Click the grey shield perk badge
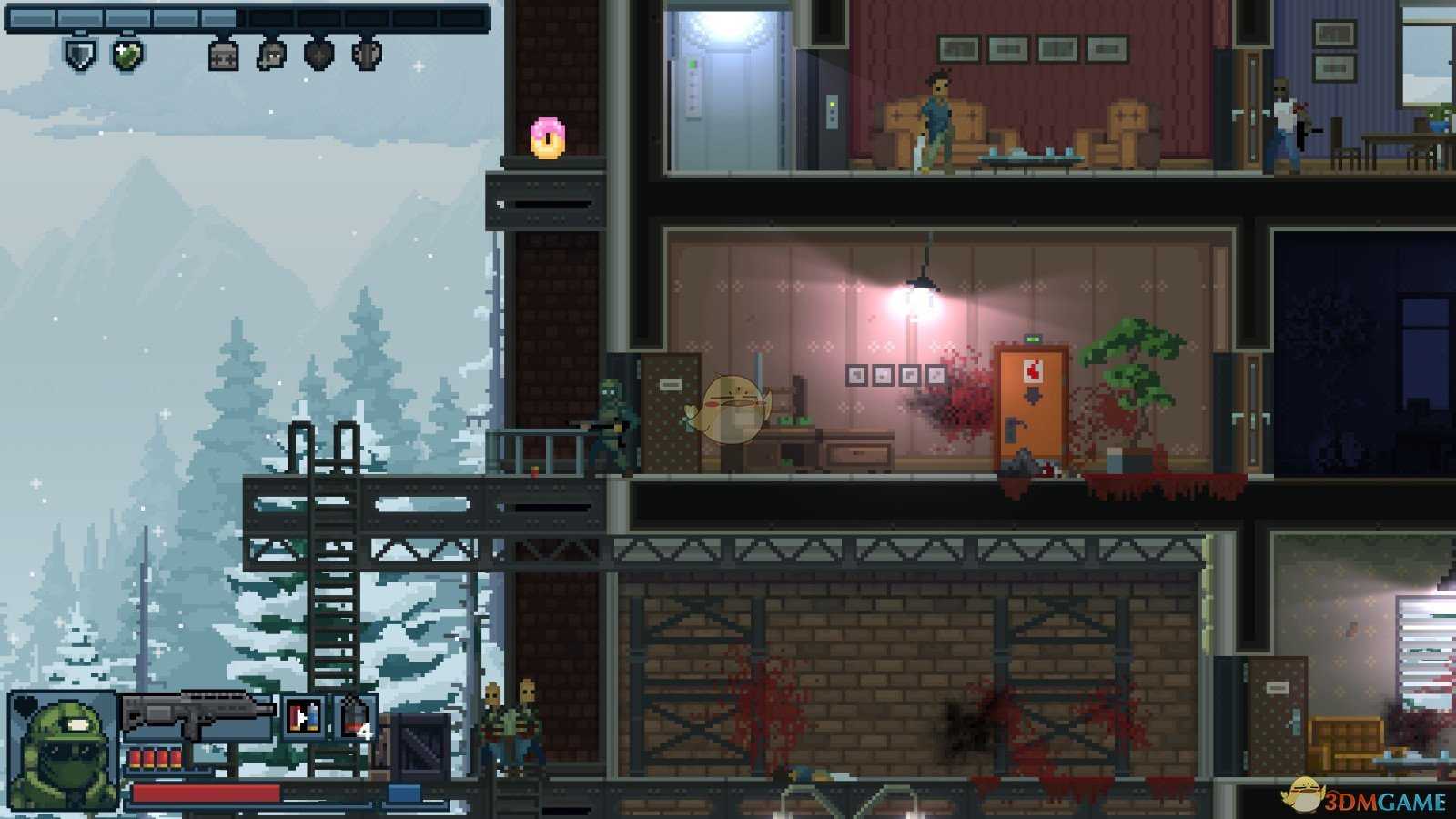This screenshot has width=1456, height=819. [x=80, y=55]
